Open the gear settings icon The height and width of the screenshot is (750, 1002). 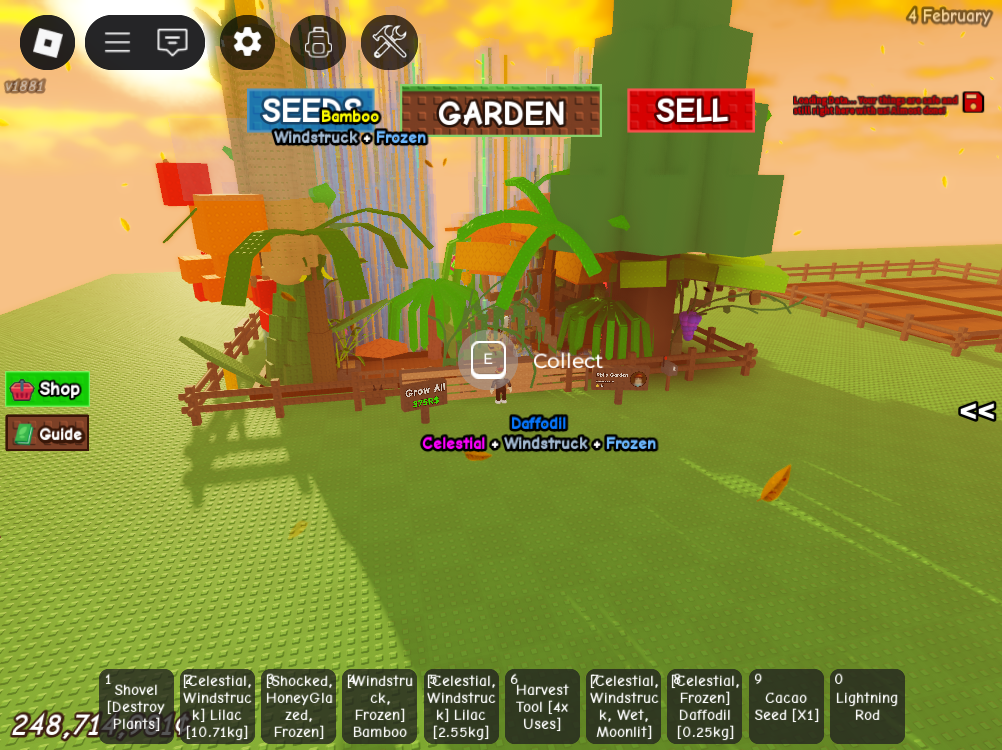247,42
